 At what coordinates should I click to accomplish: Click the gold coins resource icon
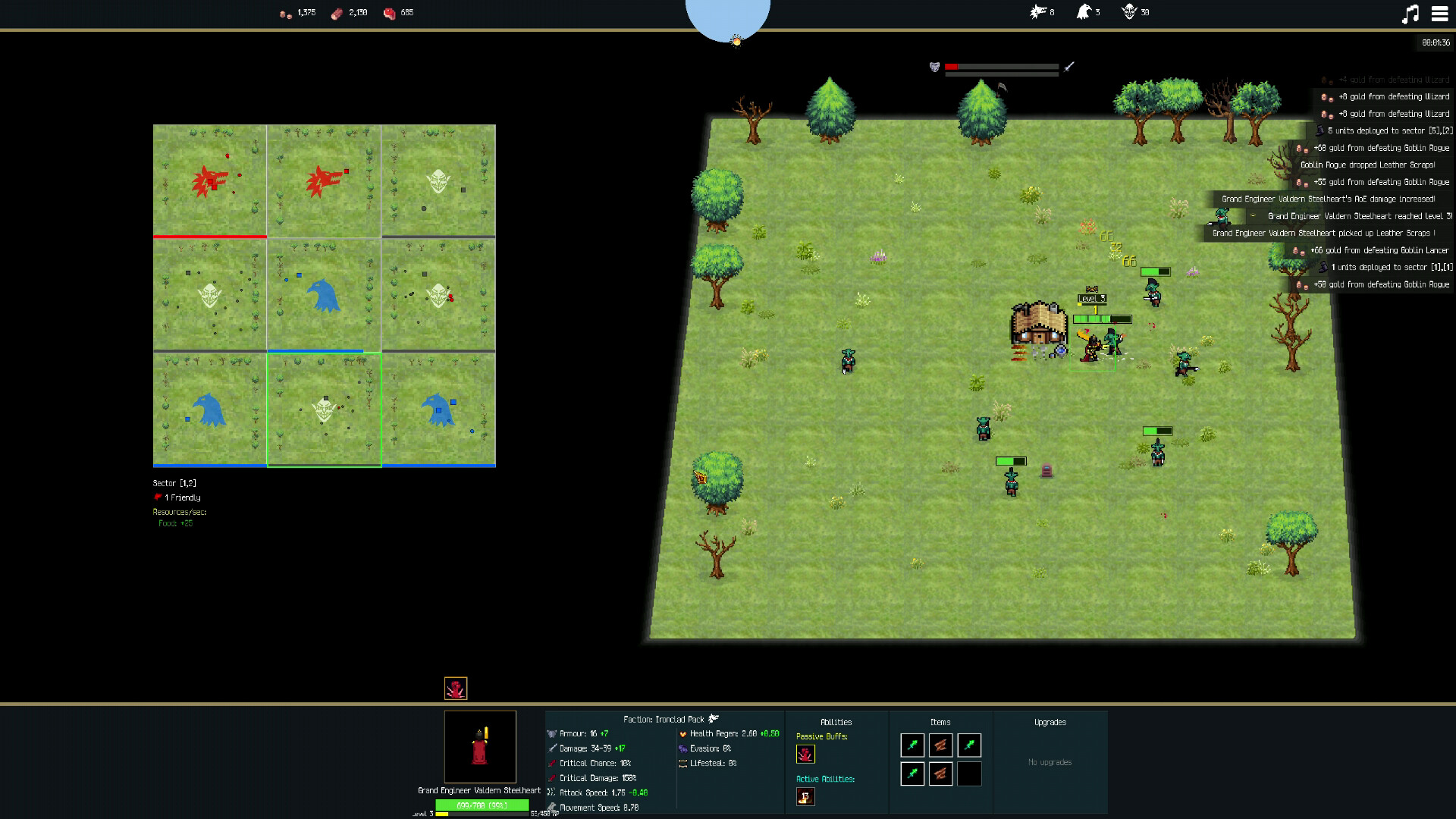[285, 13]
